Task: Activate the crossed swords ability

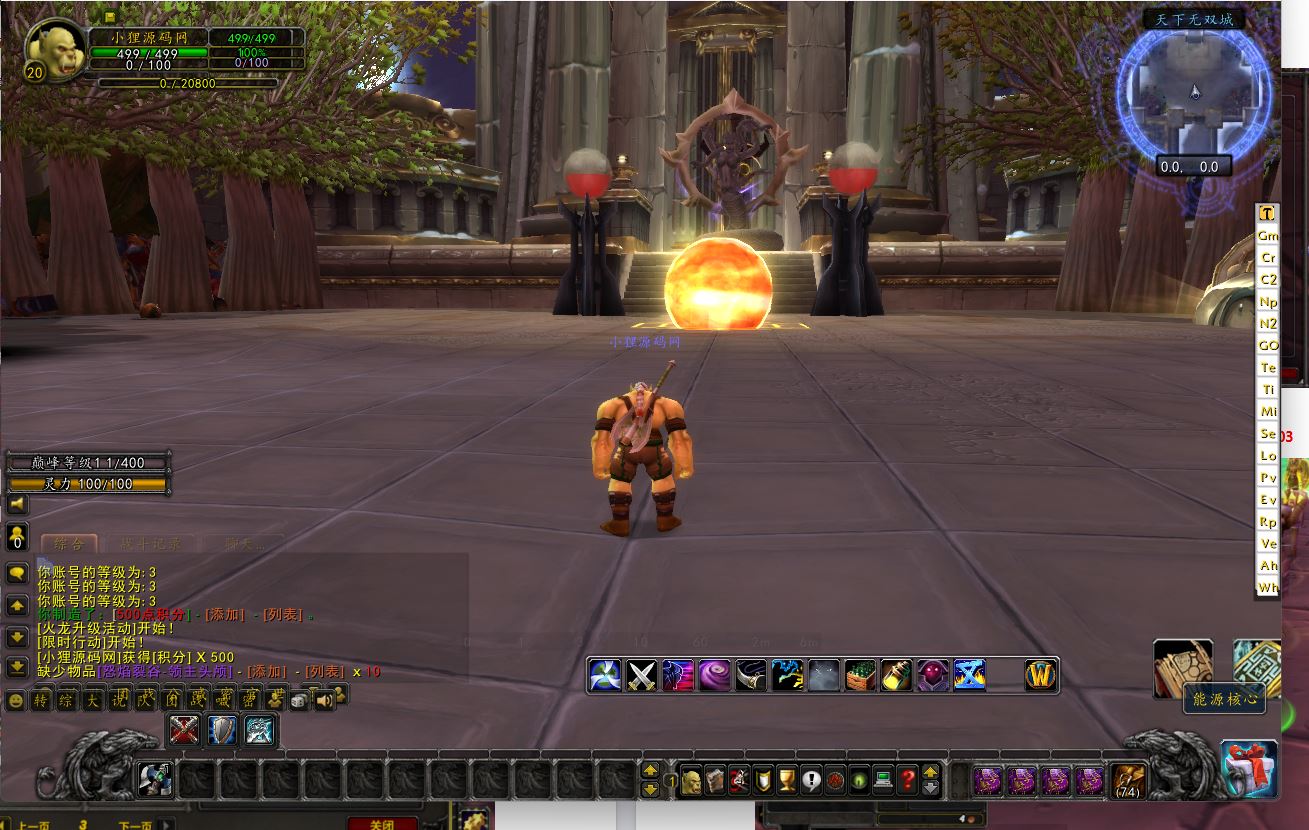Action: 642,675
